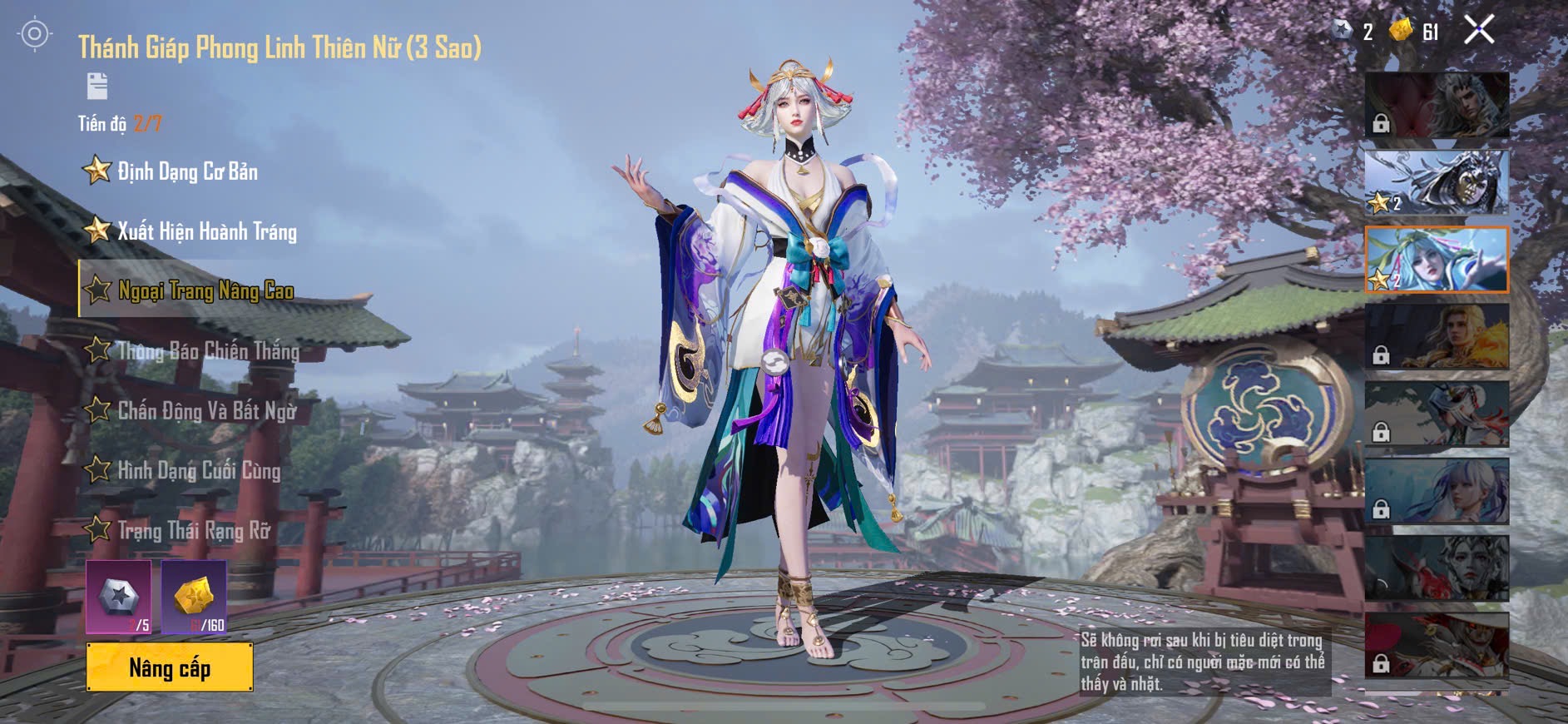This screenshot has height=724, width=1568.
Task: Select the gold nugget material slot
Action: point(194,598)
